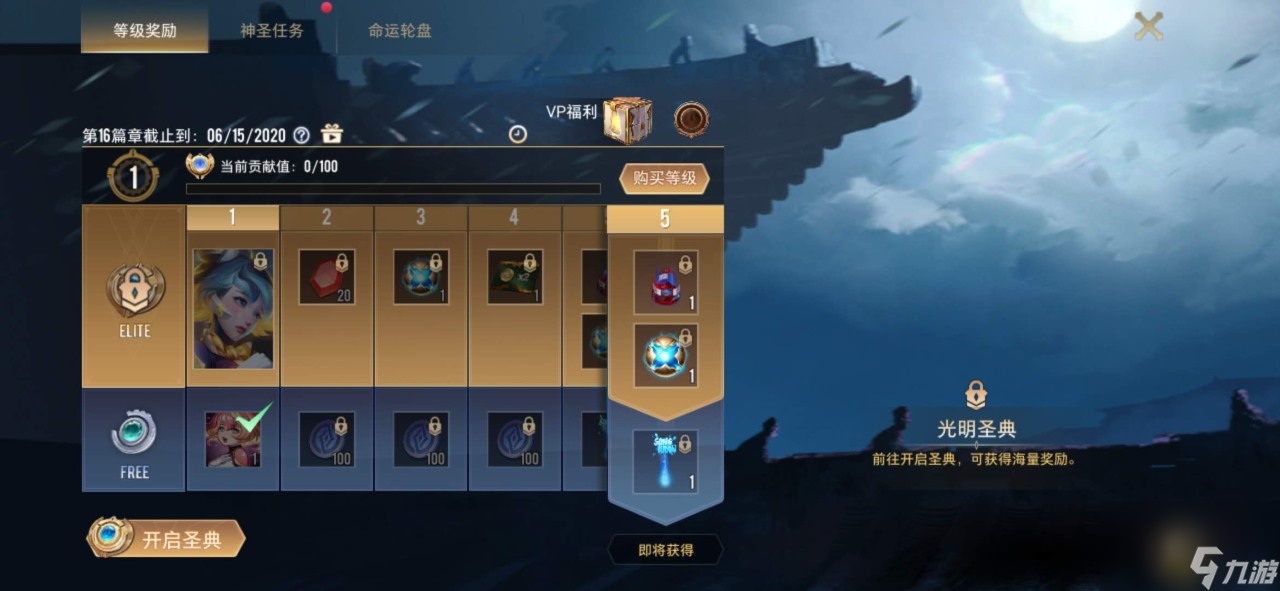Switch to the 等级奖励 tab
The height and width of the screenshot is (591, 1280).
pos(144,30)
